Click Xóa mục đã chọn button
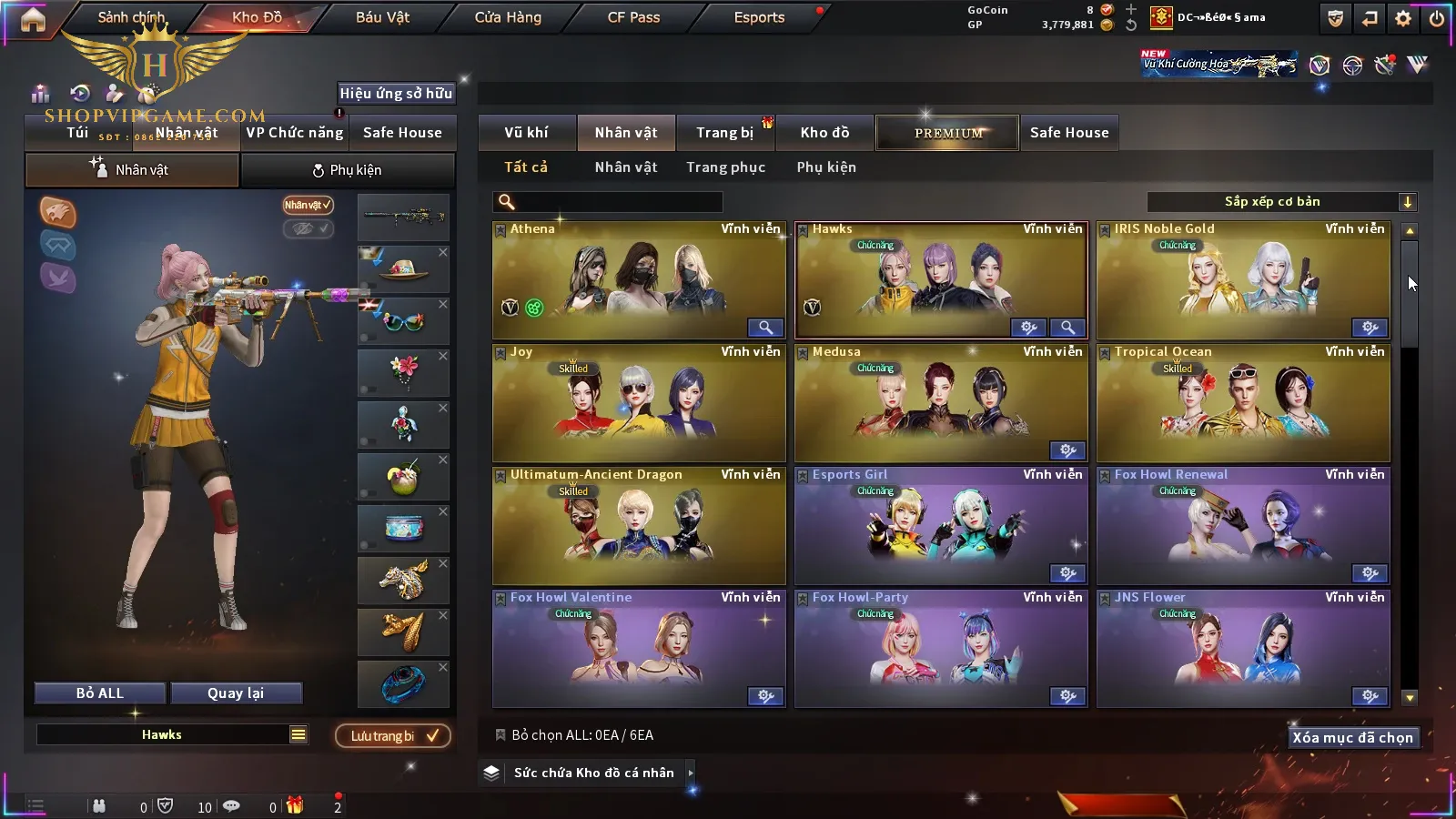This screenshot has height=819, width=1456. (1352, 738)
